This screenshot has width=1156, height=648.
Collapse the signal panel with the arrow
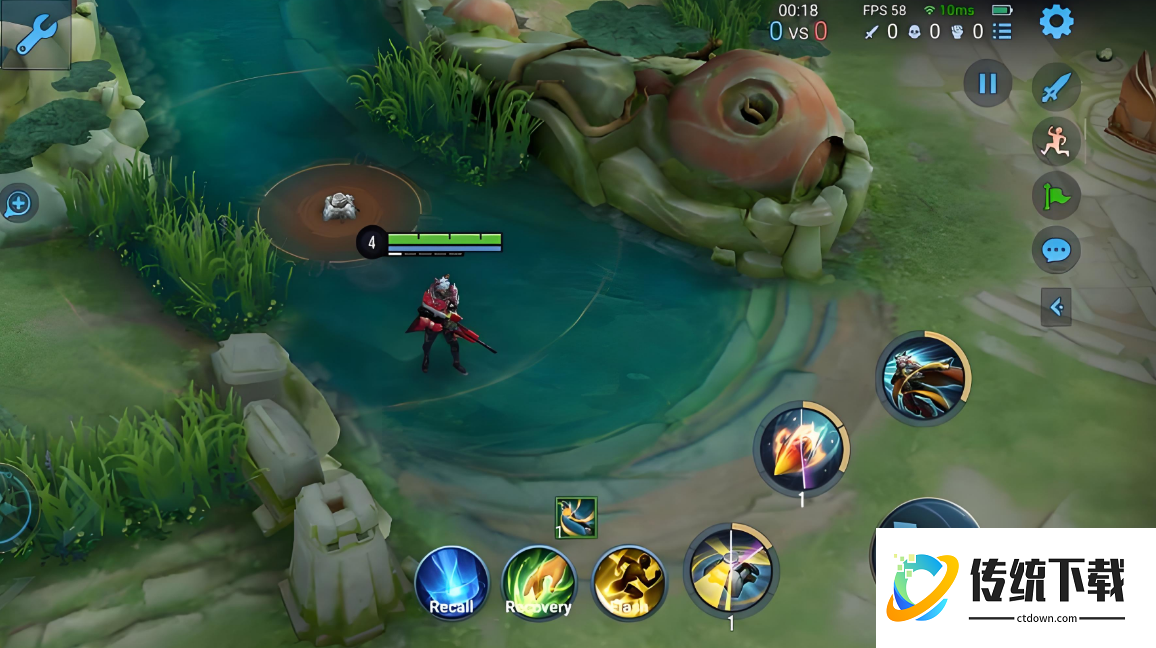(x=1056, y=307)
